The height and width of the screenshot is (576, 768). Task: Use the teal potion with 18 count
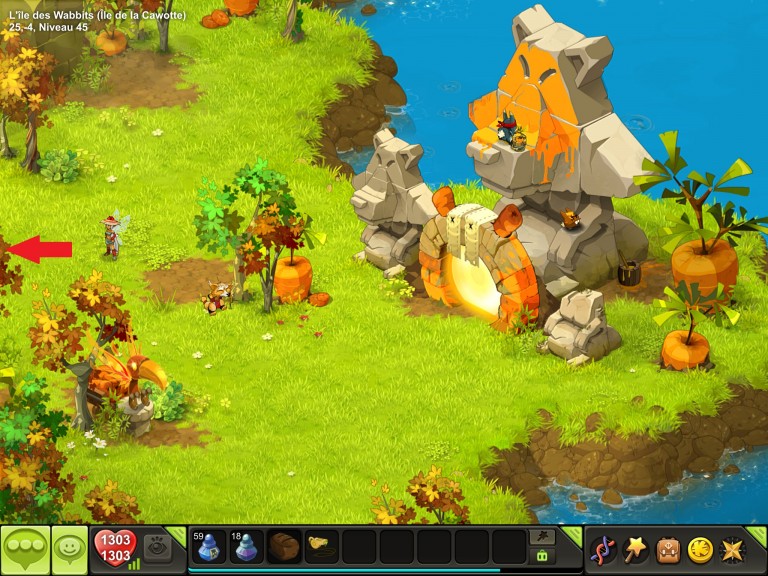[245, 547]
